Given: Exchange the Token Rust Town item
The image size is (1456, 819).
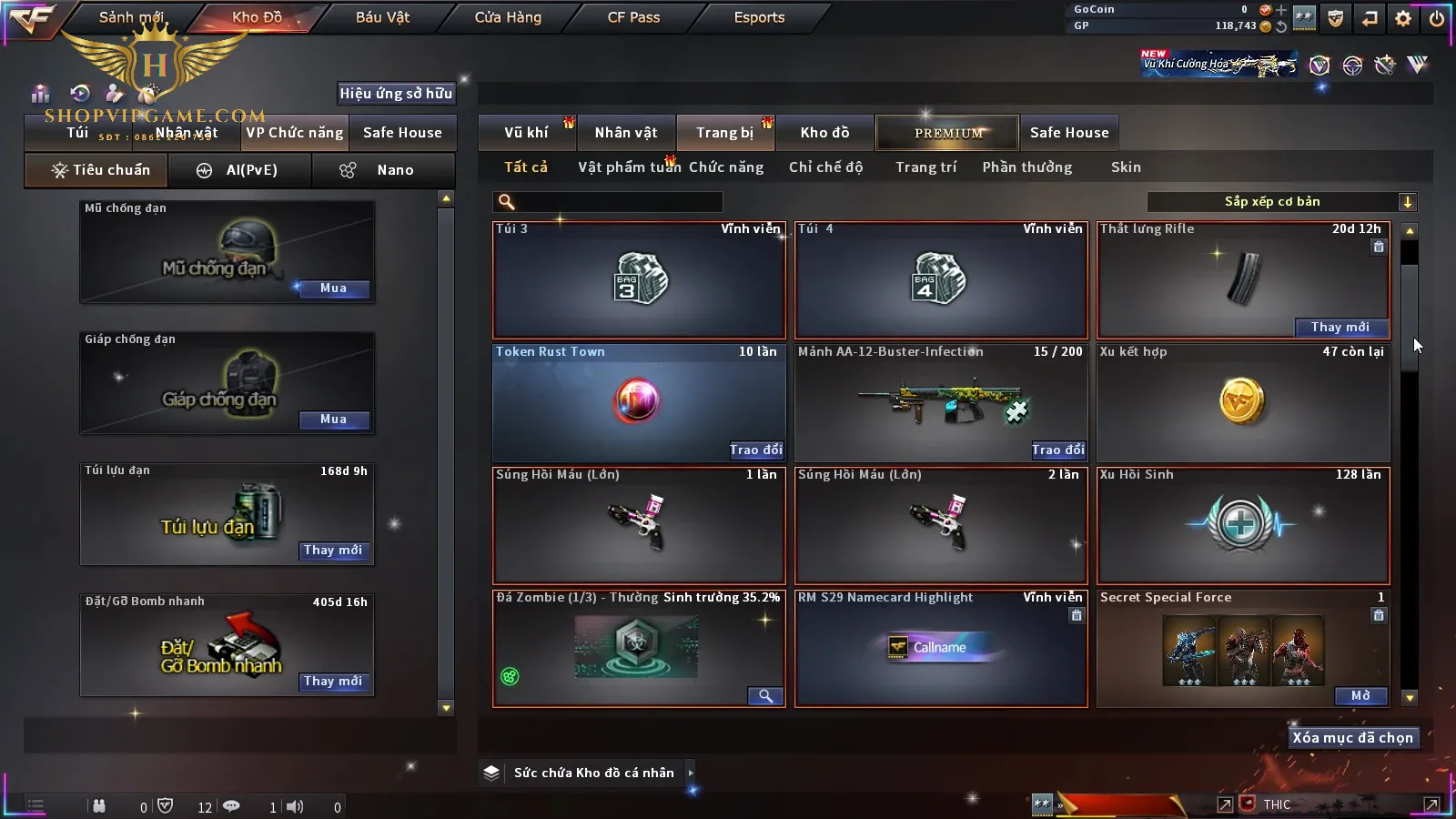Looking at the screenshot, I should (x=755, y=450).
